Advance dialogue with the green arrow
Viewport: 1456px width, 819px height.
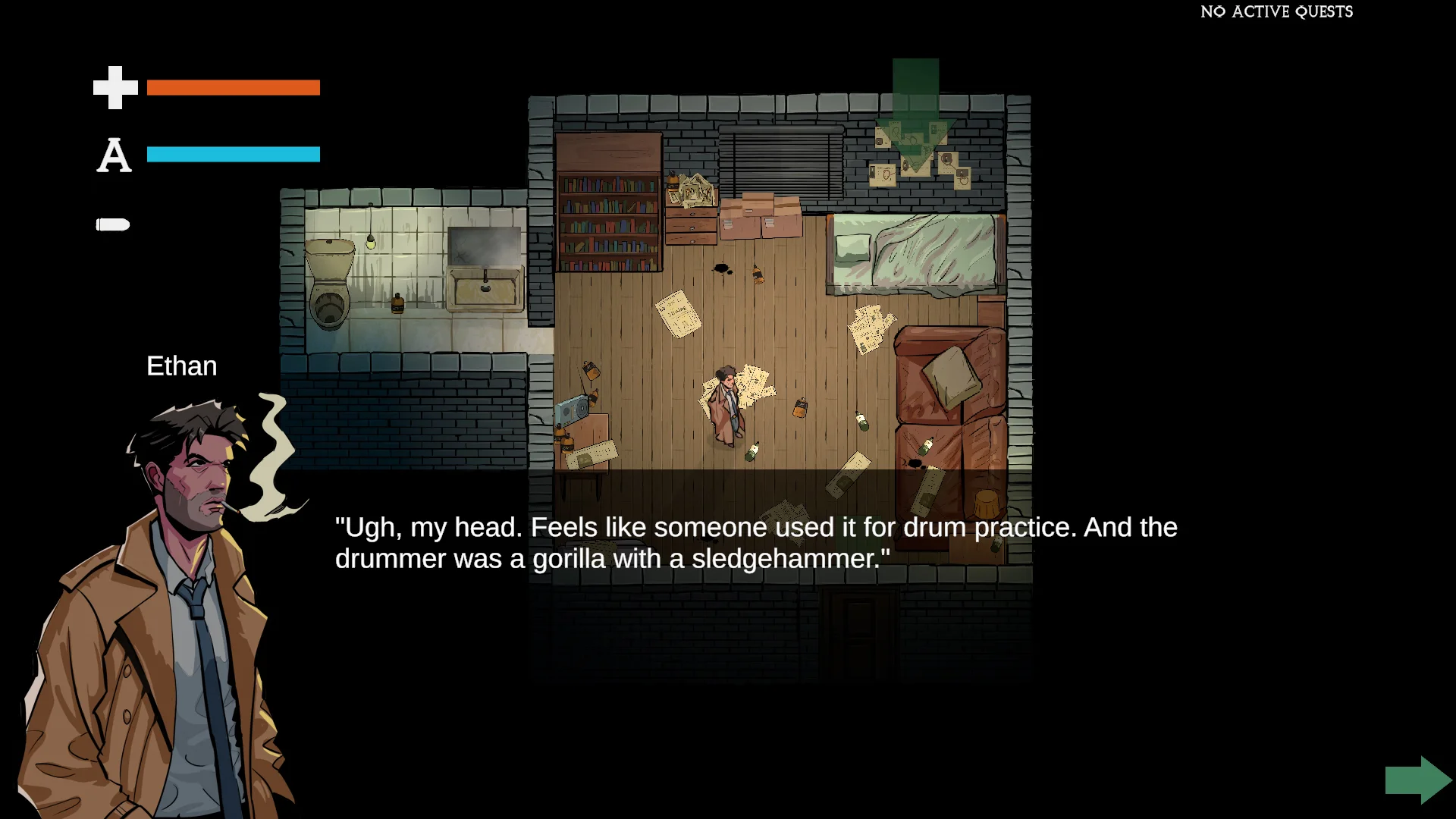tap(1417, 780)
